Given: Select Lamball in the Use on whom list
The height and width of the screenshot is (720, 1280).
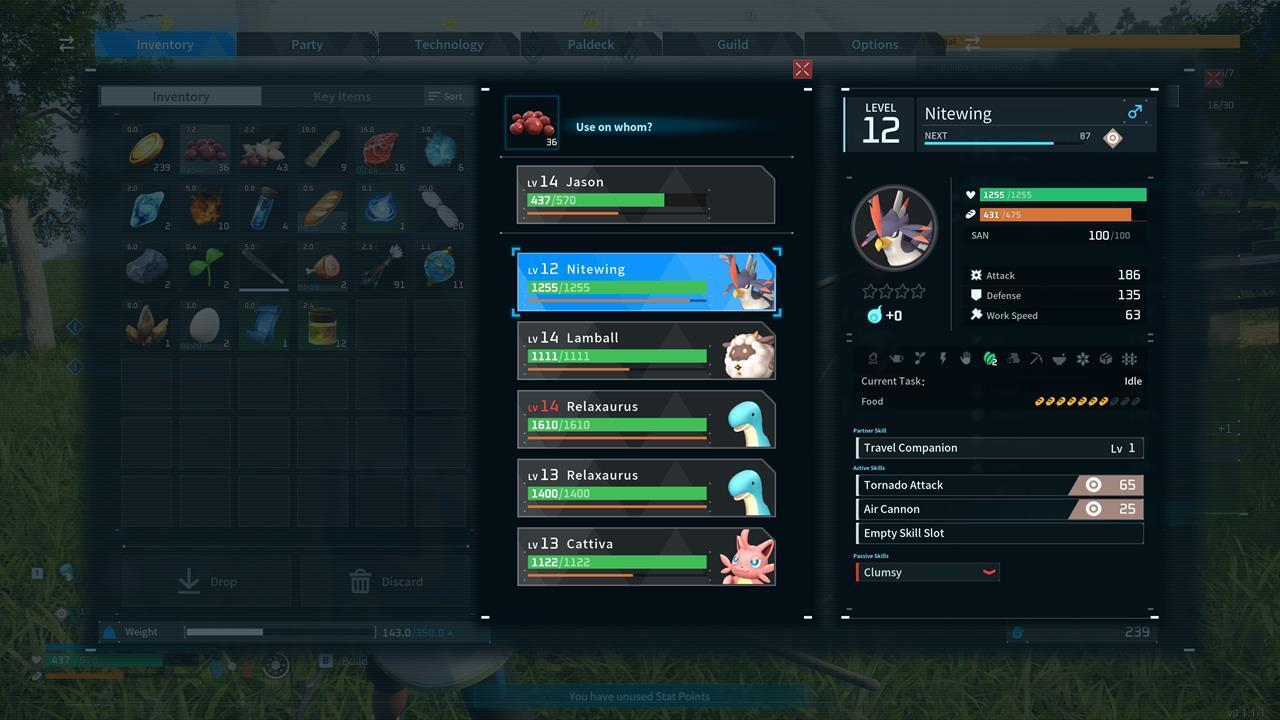Looking at the screenshot, I should coord(645,350).
